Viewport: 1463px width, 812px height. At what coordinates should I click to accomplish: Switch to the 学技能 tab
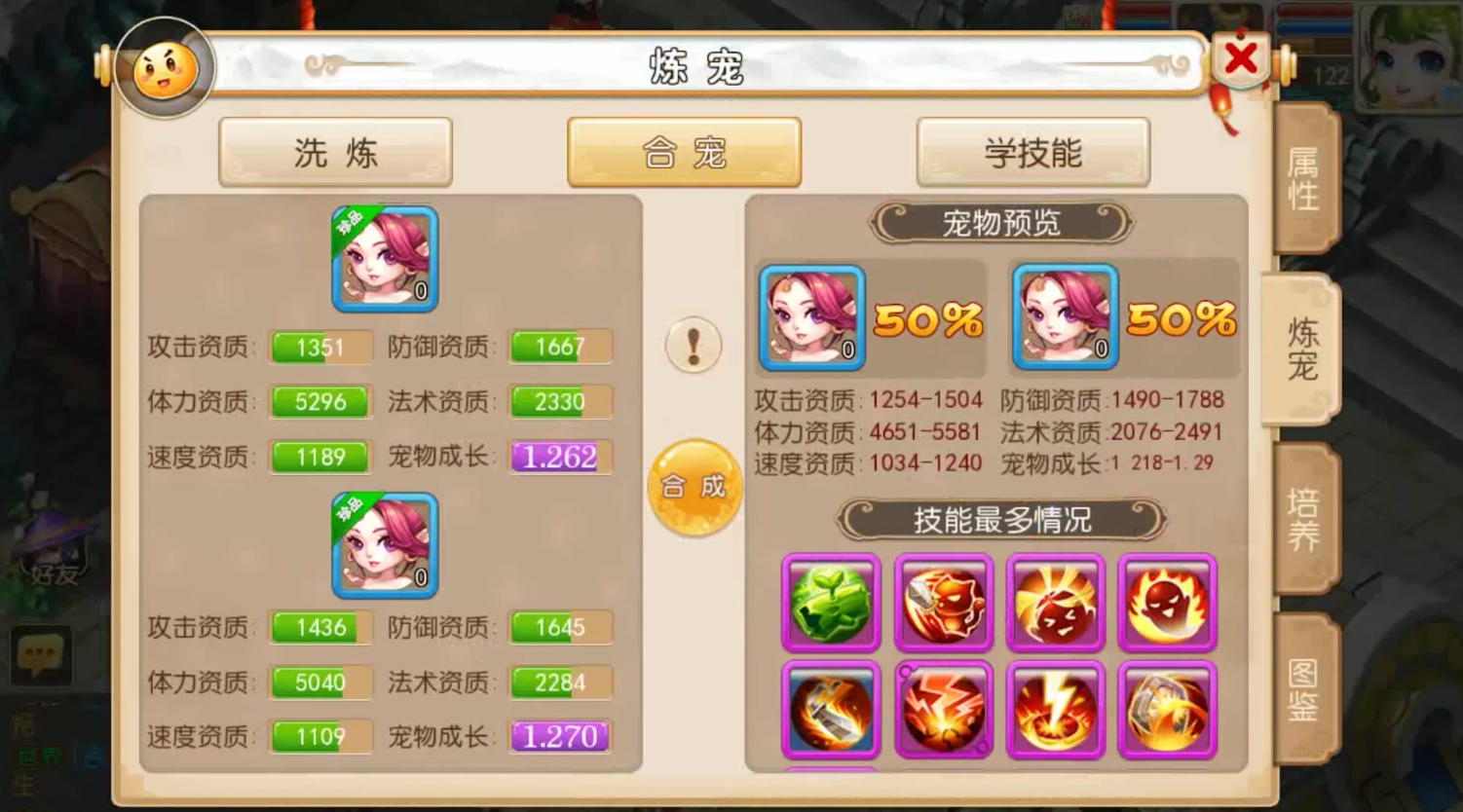pos(1032,153)
